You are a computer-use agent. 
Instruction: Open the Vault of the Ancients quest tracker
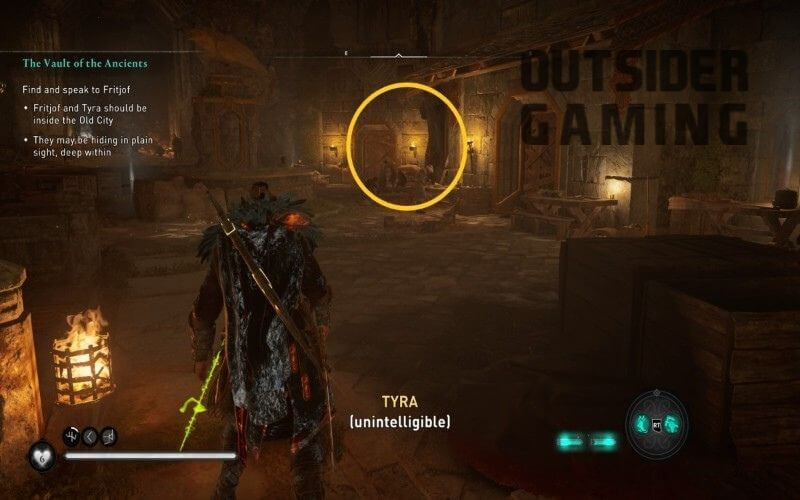pyautogui.click(x=85, y=63)
